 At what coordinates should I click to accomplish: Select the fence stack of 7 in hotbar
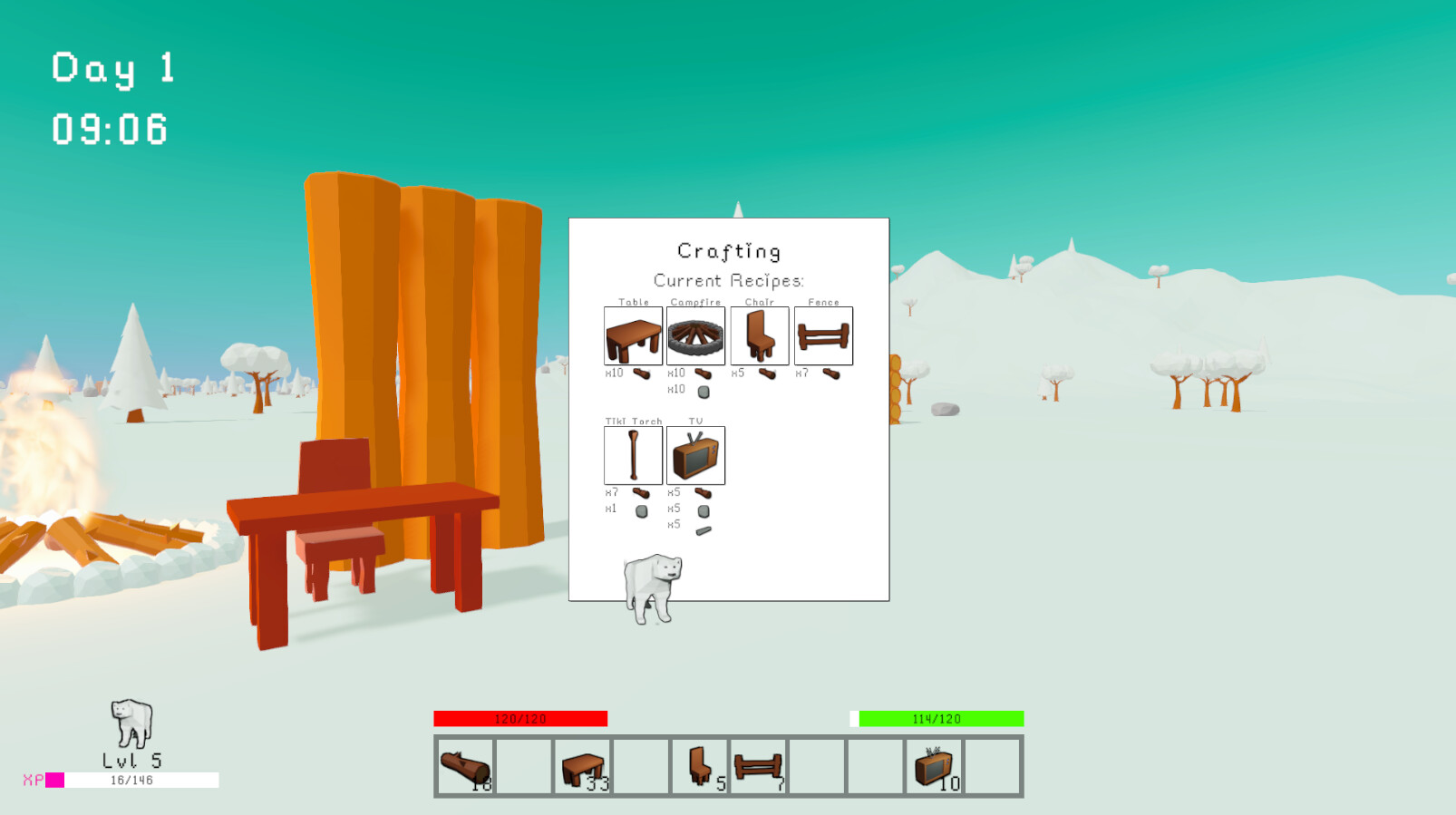[x=757, y=765]
